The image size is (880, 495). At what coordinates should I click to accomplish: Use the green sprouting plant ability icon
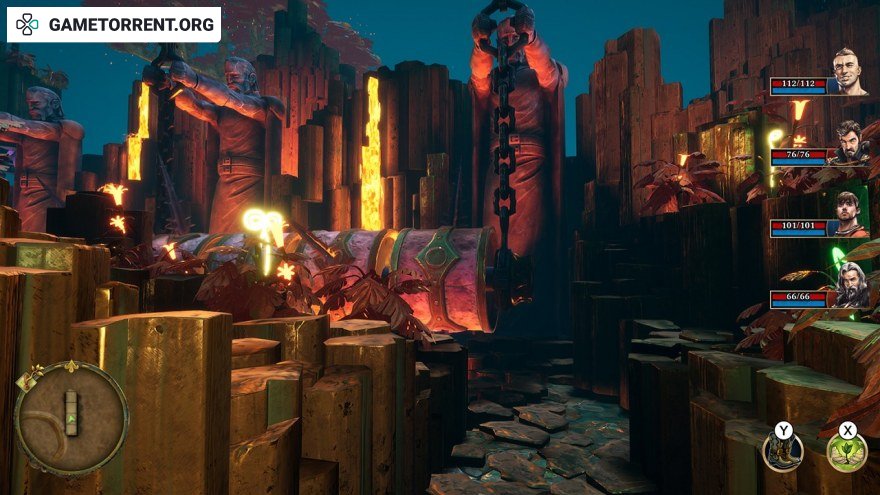847,452
